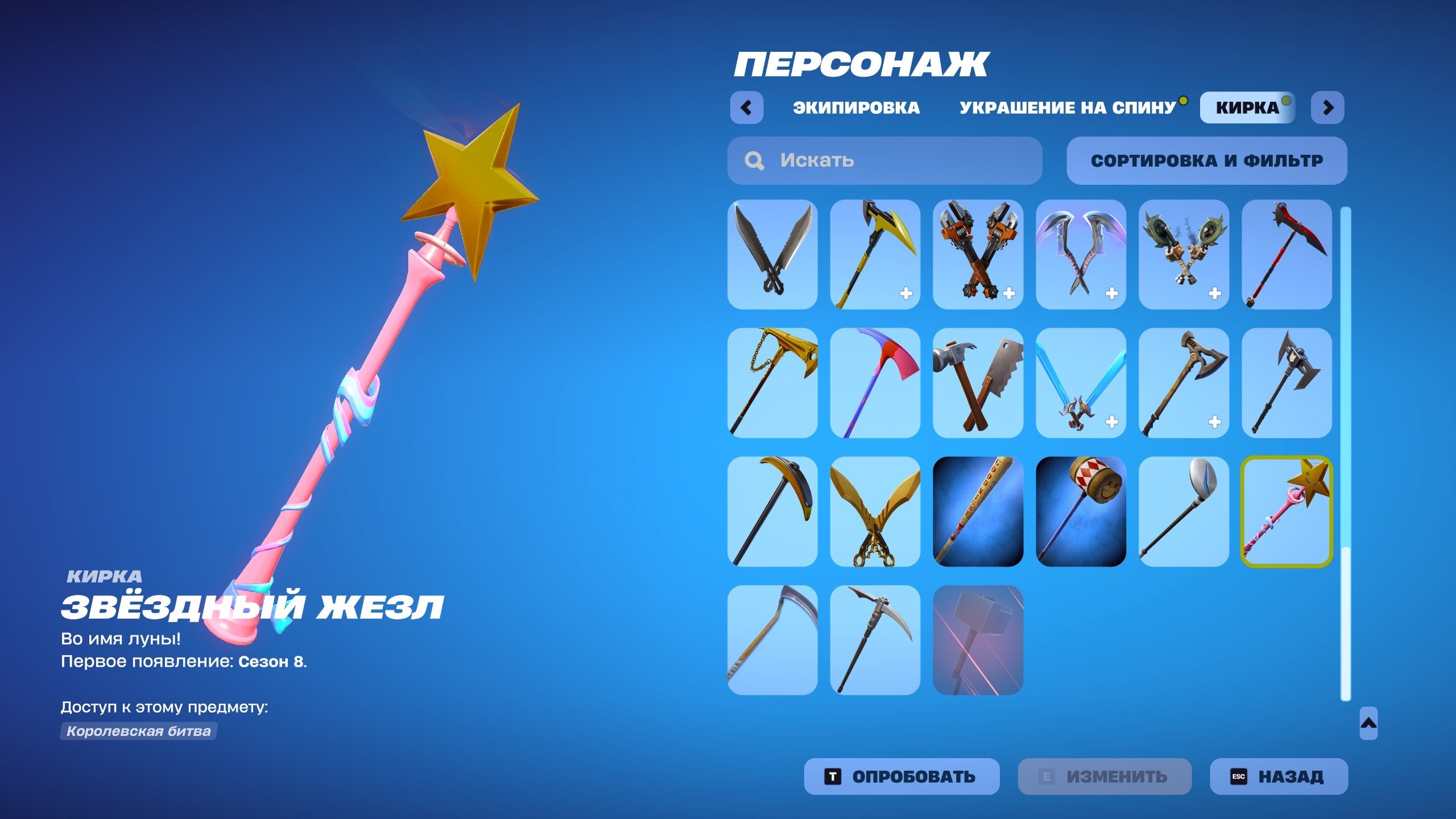This screenshot has width=1456, height=819.
Task: Navigate forward with the right chevron arrow
Action: coord(1328,107)
